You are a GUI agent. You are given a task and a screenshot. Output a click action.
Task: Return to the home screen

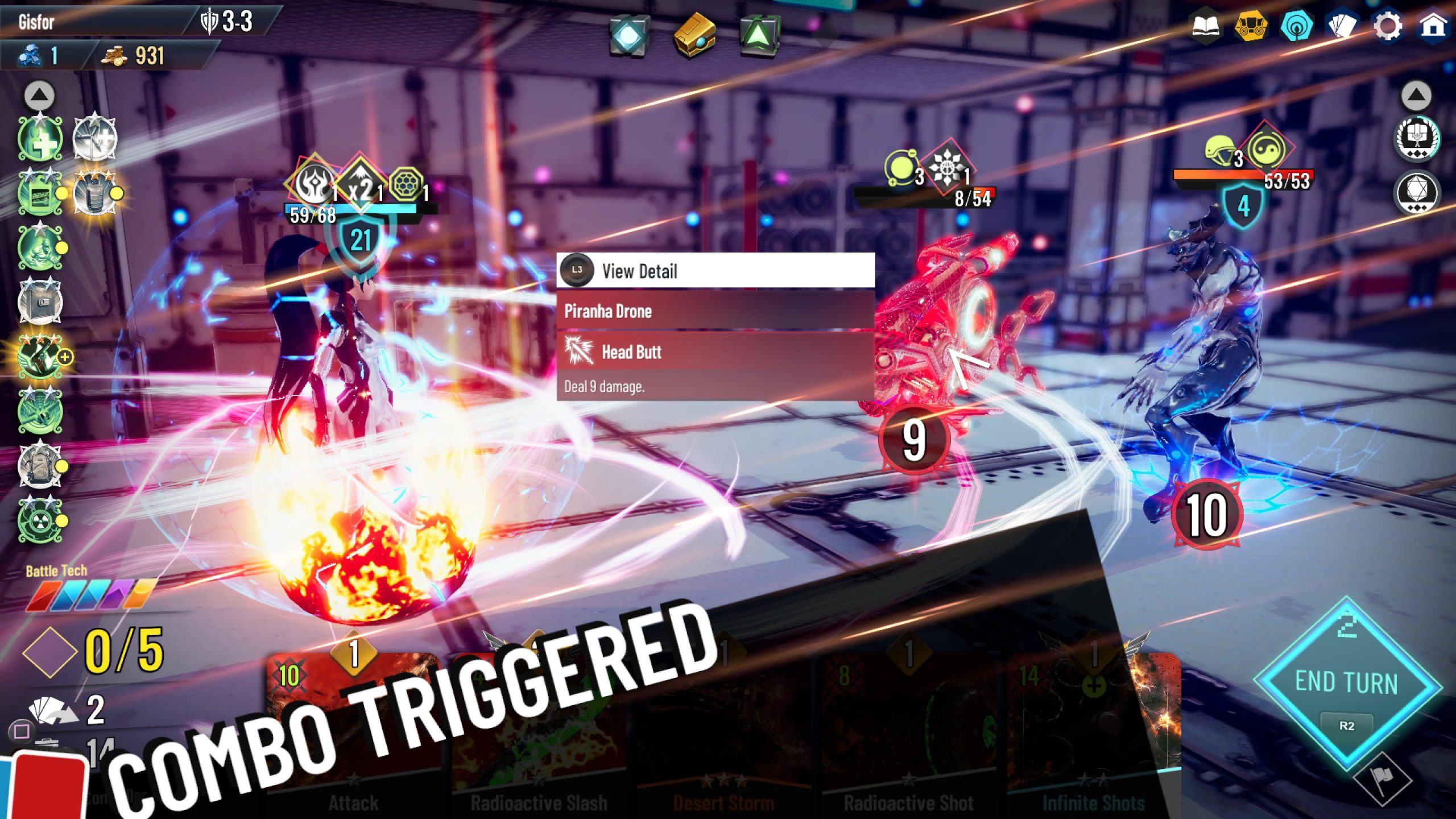(x=1432, y=26)
